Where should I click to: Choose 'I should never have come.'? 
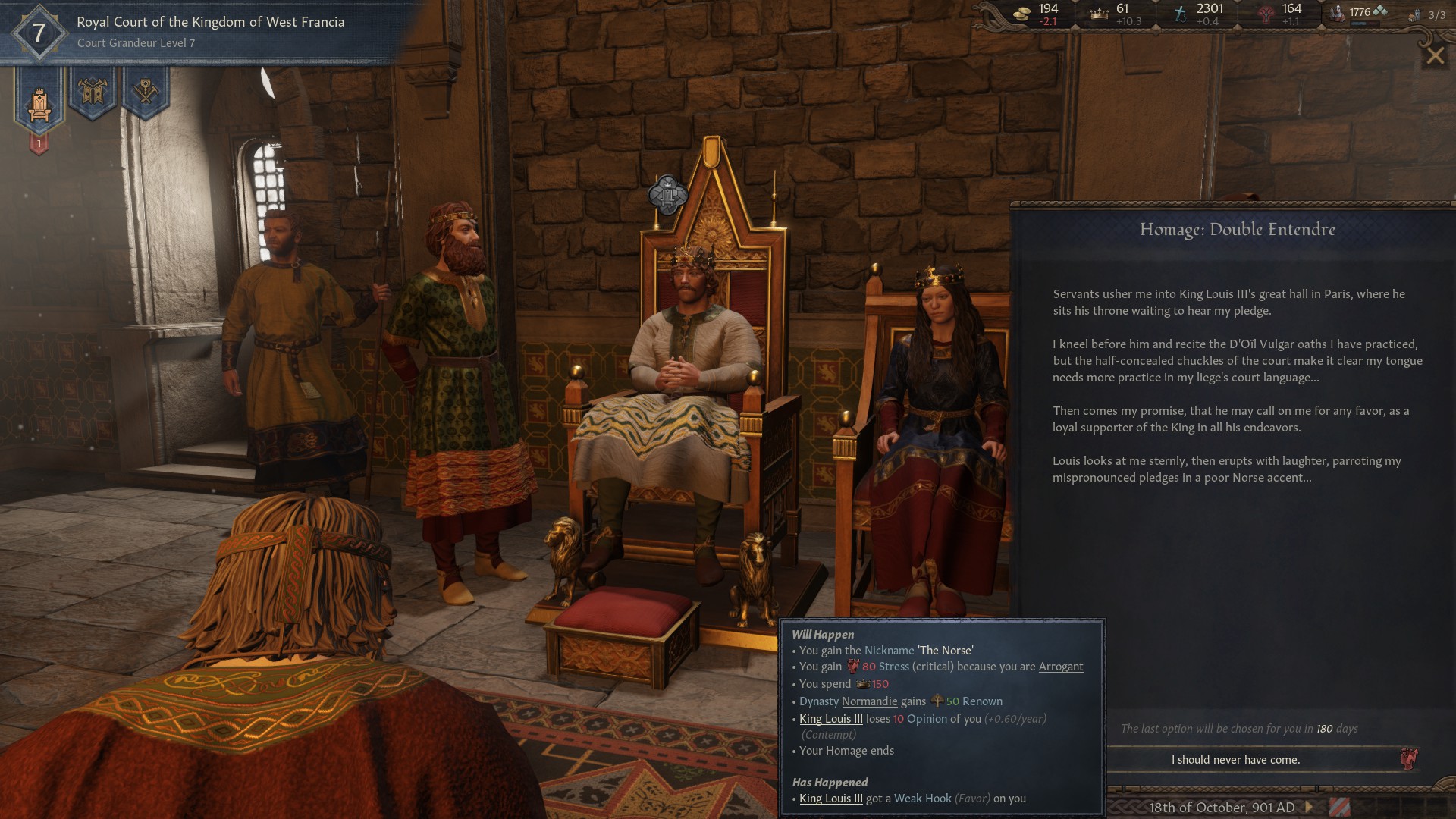pyautogui.click(x=1237, y=760)
